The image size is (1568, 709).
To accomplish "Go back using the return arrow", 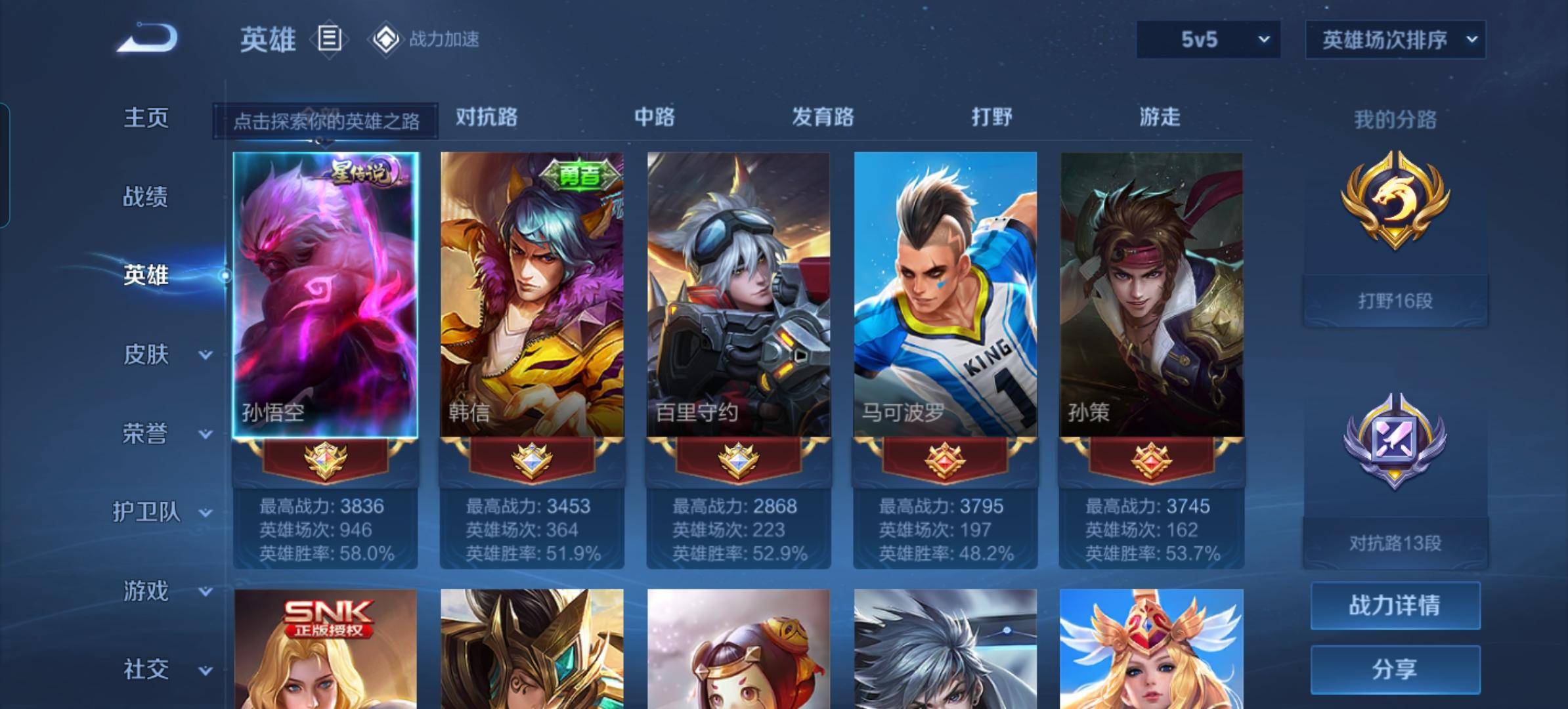I will [x=148, y=38].
